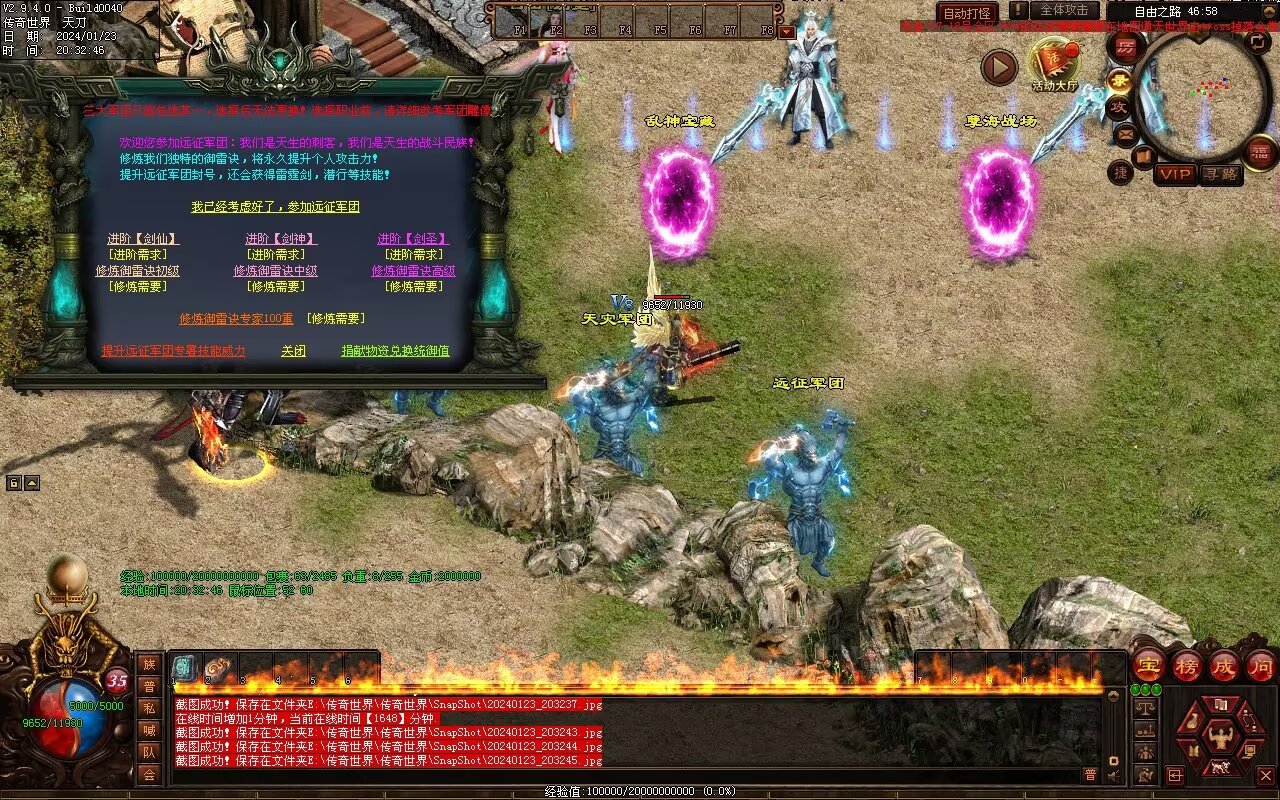
Task: Choose 修炼御雷诀高级 training option
Action: click(413, 271)
